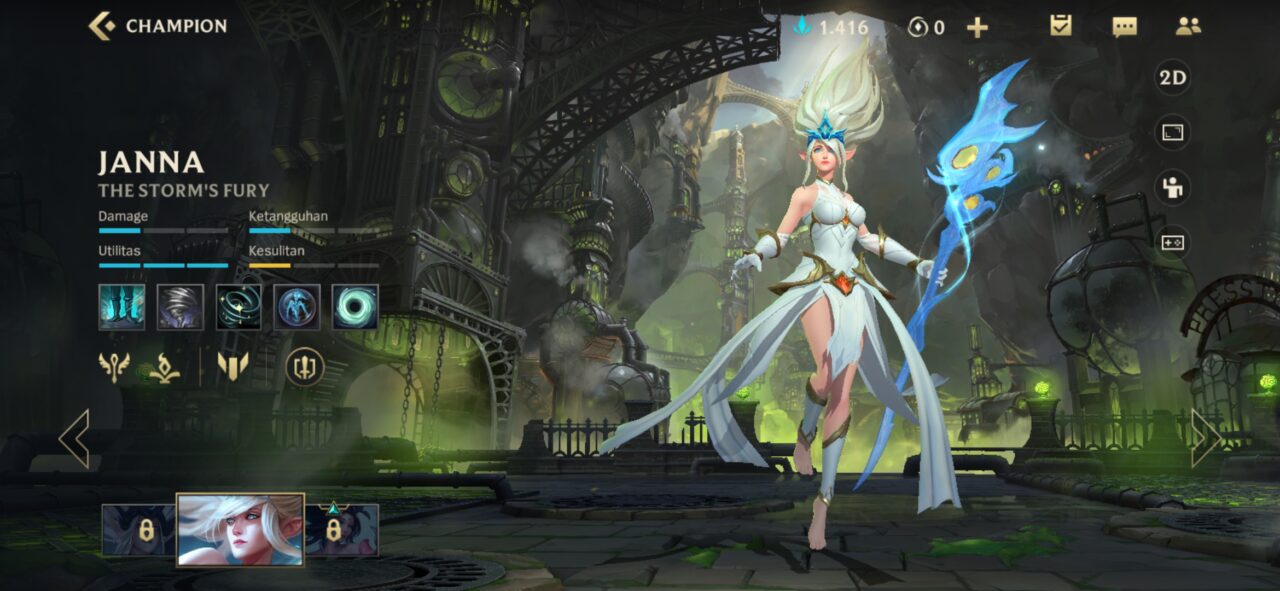1280x591 pixels.
Task: Open the friends list icon
Action: pos(1188,27)
